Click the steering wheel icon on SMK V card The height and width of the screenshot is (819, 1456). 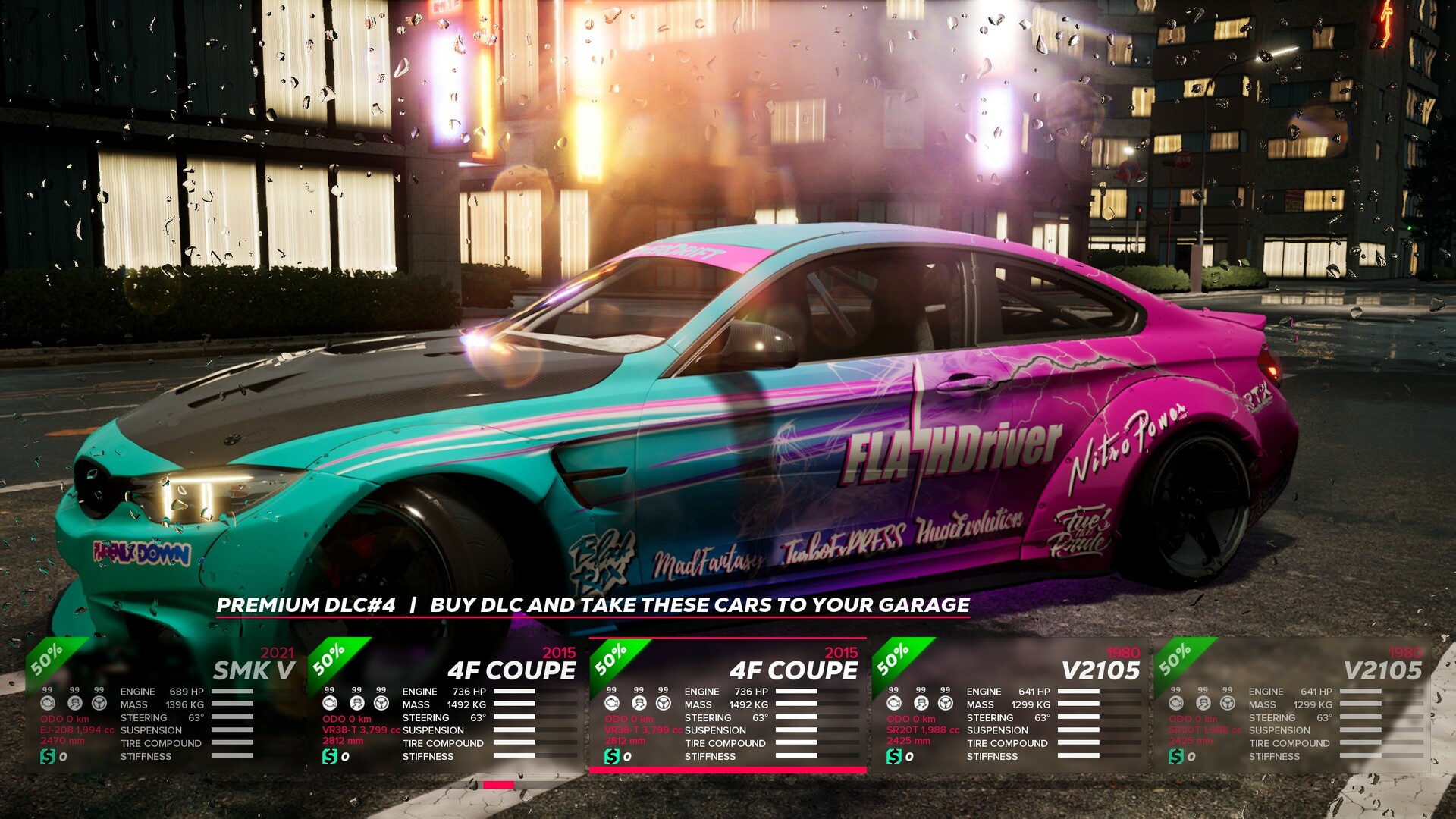tap(99, 704)
